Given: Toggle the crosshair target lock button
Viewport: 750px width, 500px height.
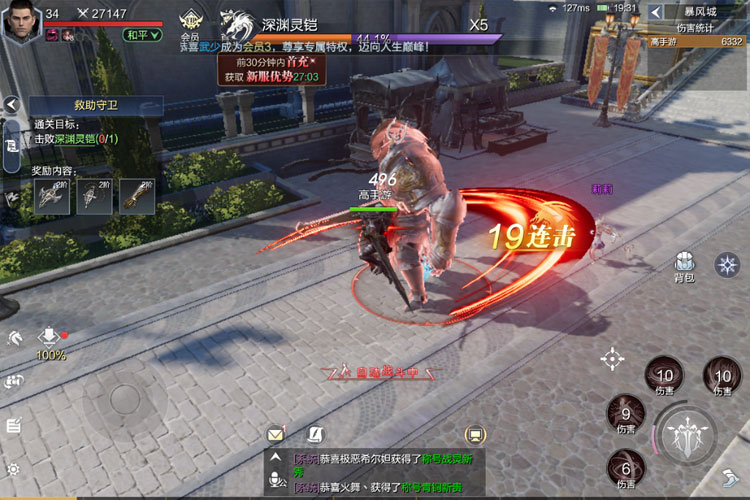Looking at the screenshot, I should click(x=612, y=358).
